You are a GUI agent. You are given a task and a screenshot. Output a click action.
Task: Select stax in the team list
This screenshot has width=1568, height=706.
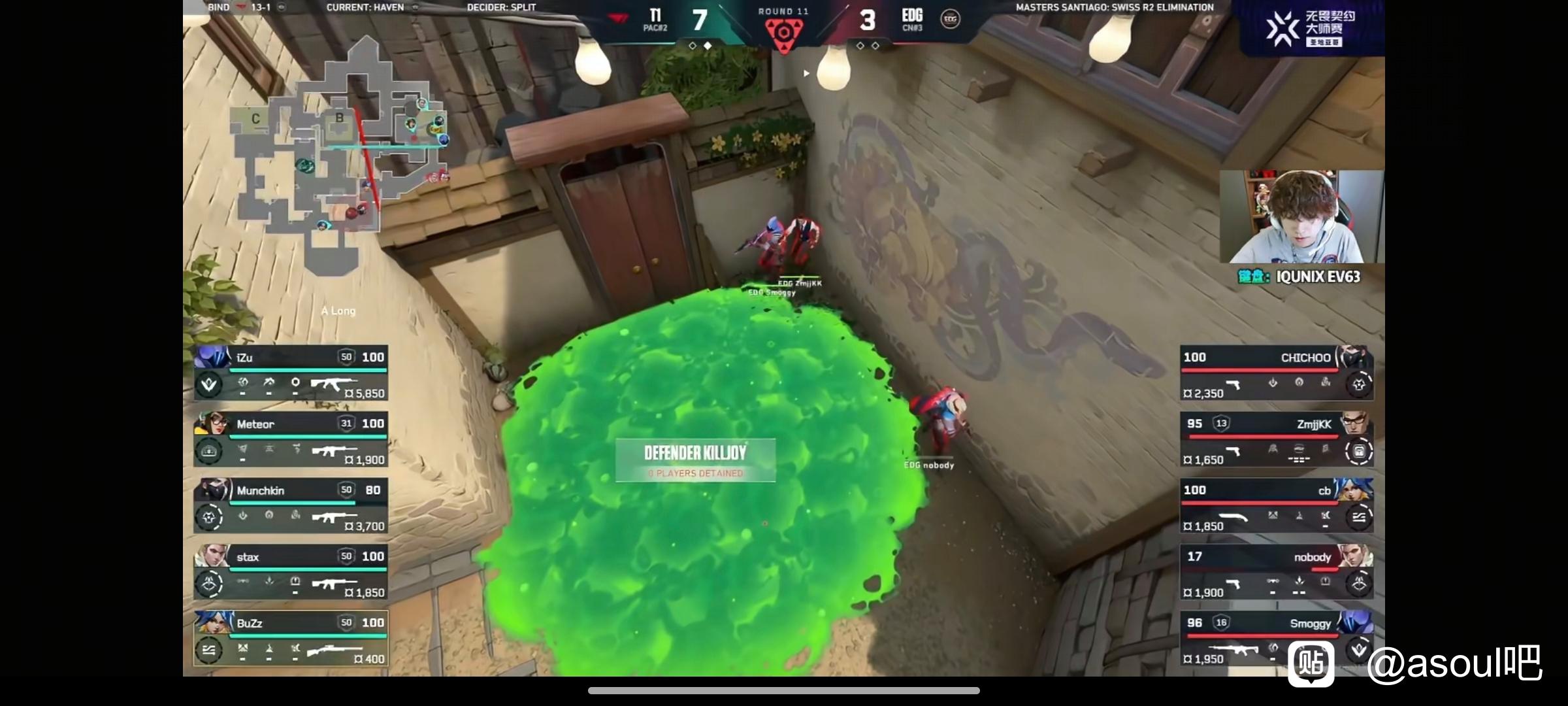coord(291,572)
